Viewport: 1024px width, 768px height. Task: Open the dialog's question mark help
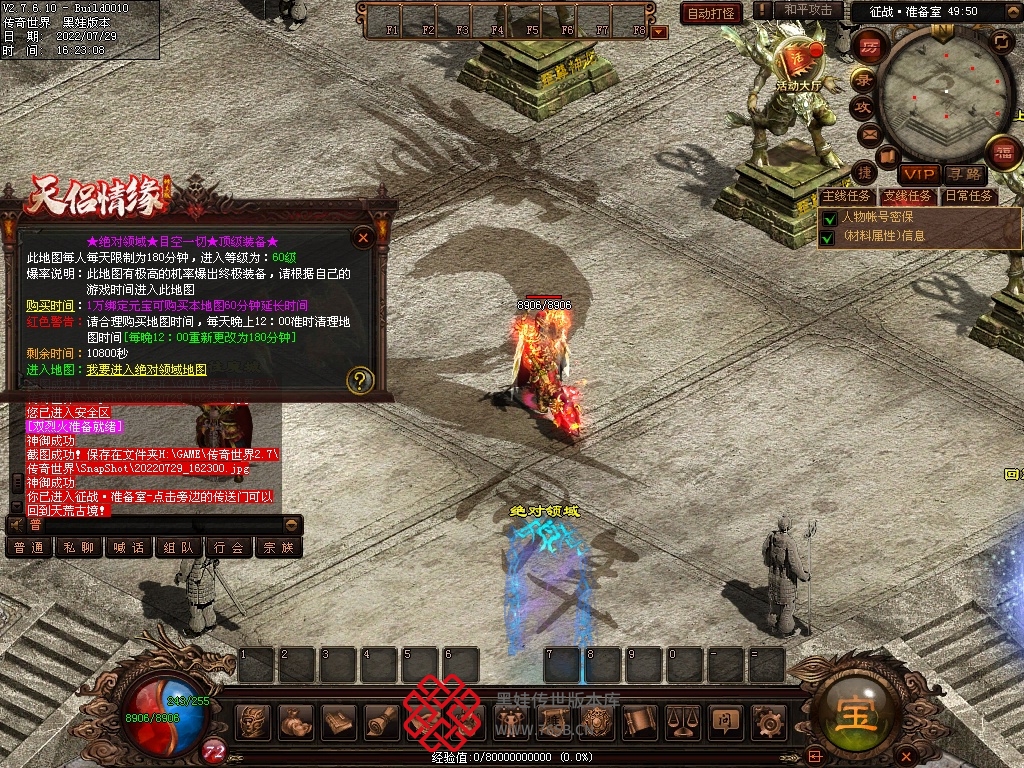360,380
